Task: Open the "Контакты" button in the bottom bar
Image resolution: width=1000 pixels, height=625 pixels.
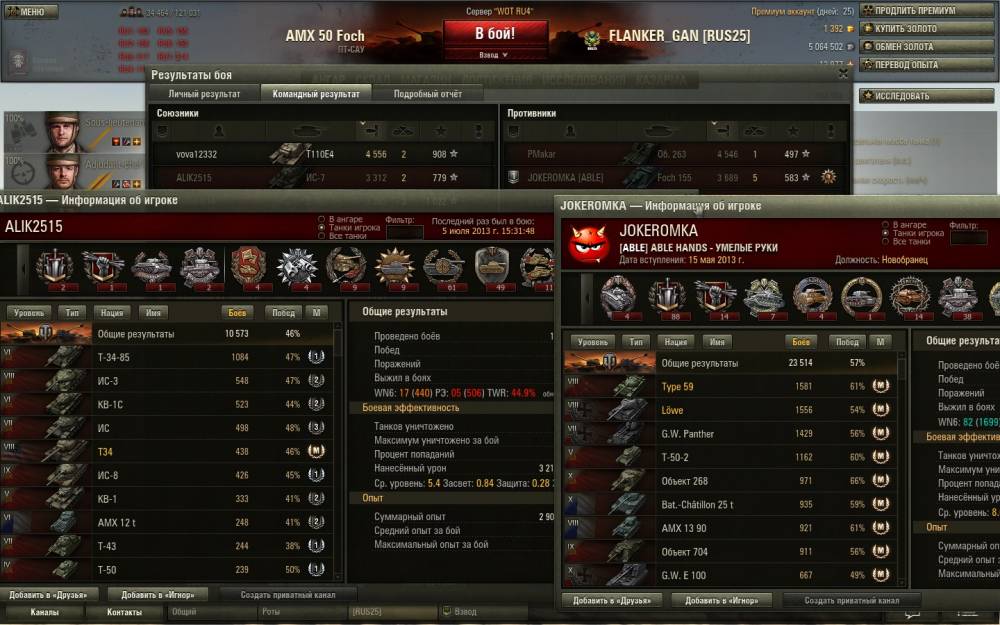Action: [x=124, y=612]
